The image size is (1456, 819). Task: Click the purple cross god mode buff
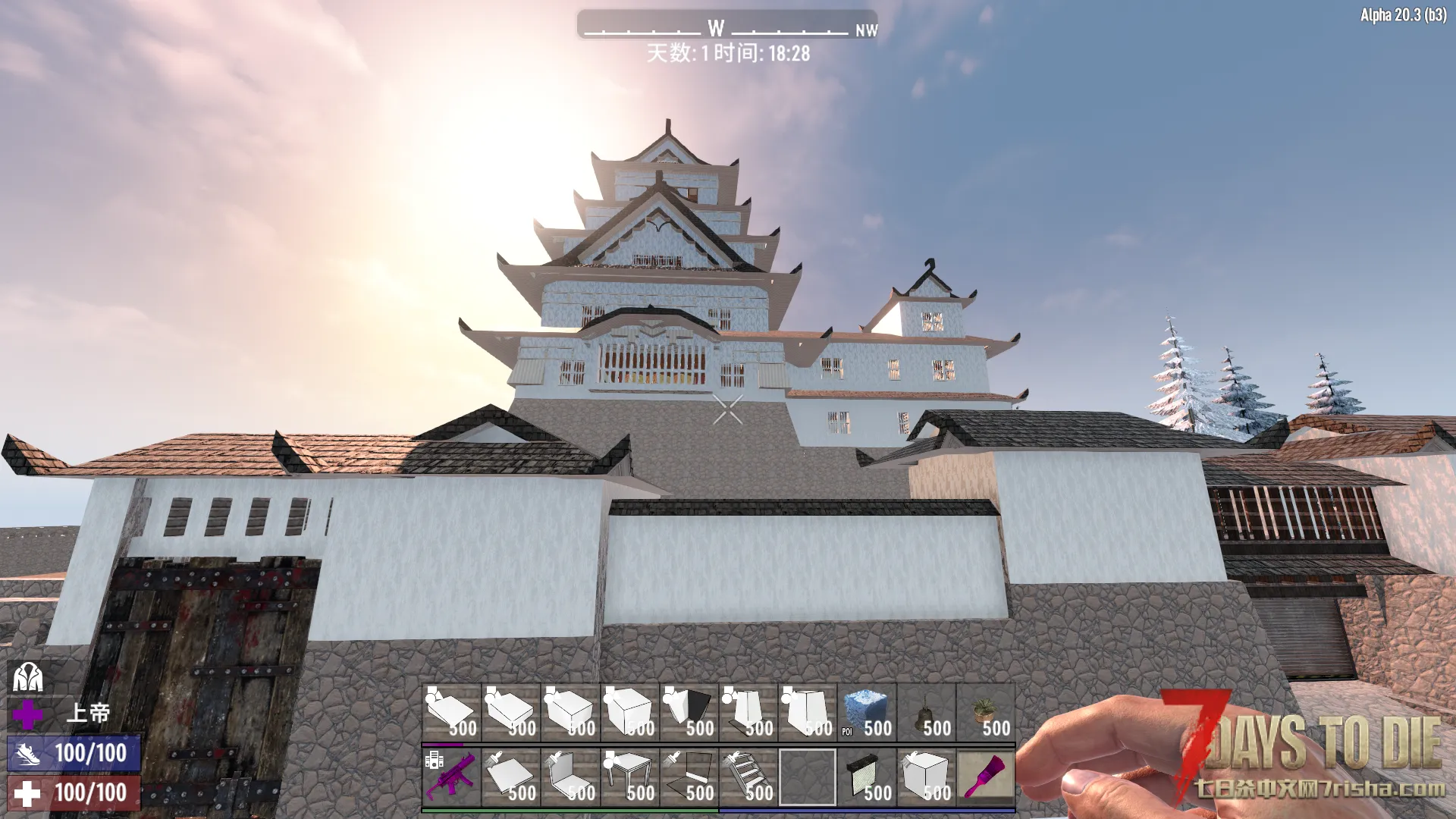(27, 714)
